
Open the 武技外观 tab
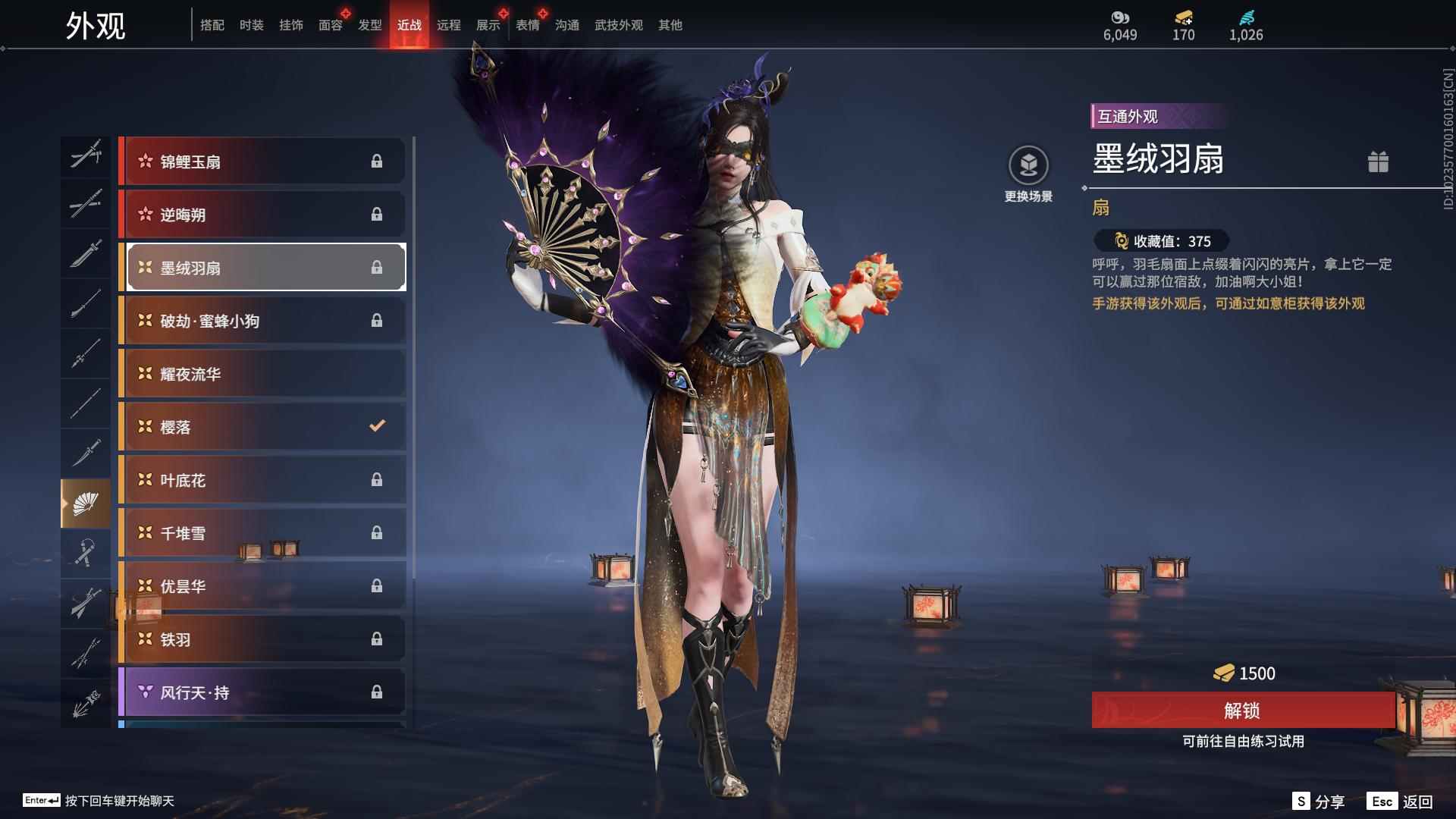click(618, 25)
